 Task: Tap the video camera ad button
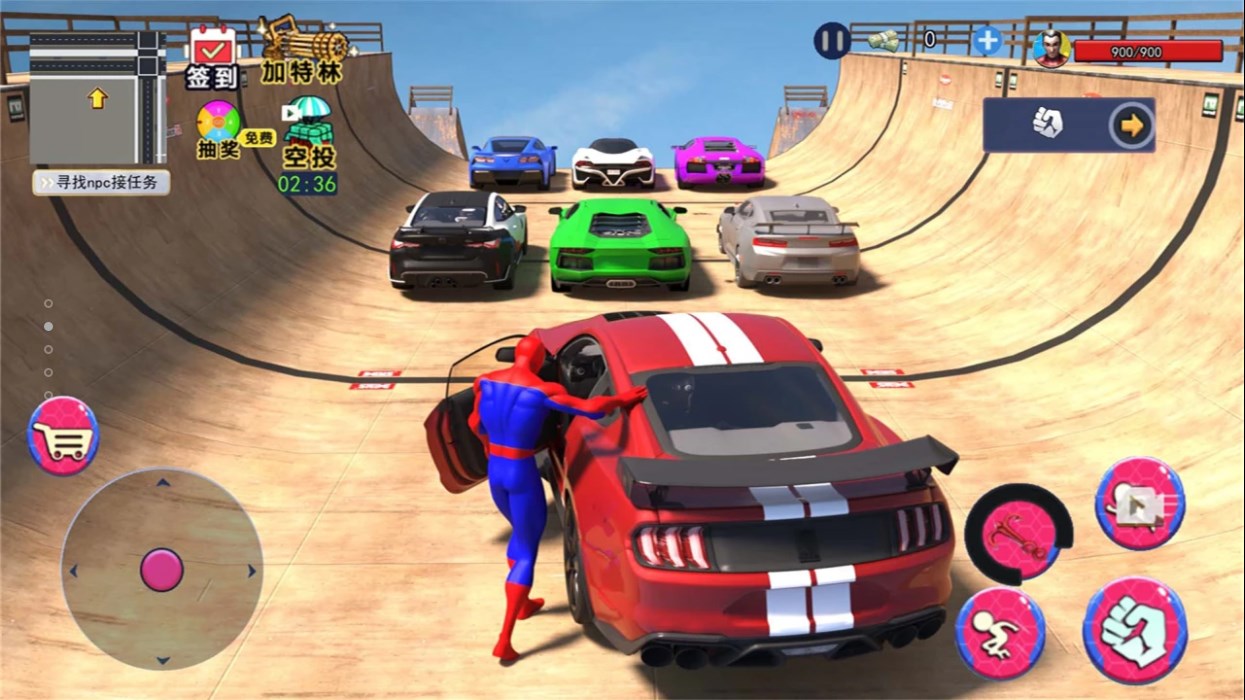click(x=1139, y=505)
